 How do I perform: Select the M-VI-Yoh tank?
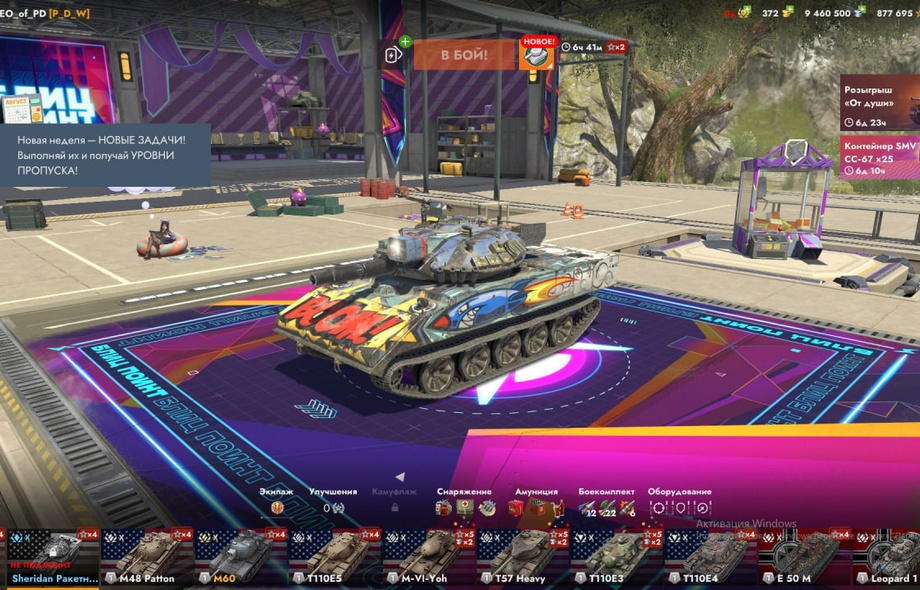pyautogui.click(x=429, y=557)
